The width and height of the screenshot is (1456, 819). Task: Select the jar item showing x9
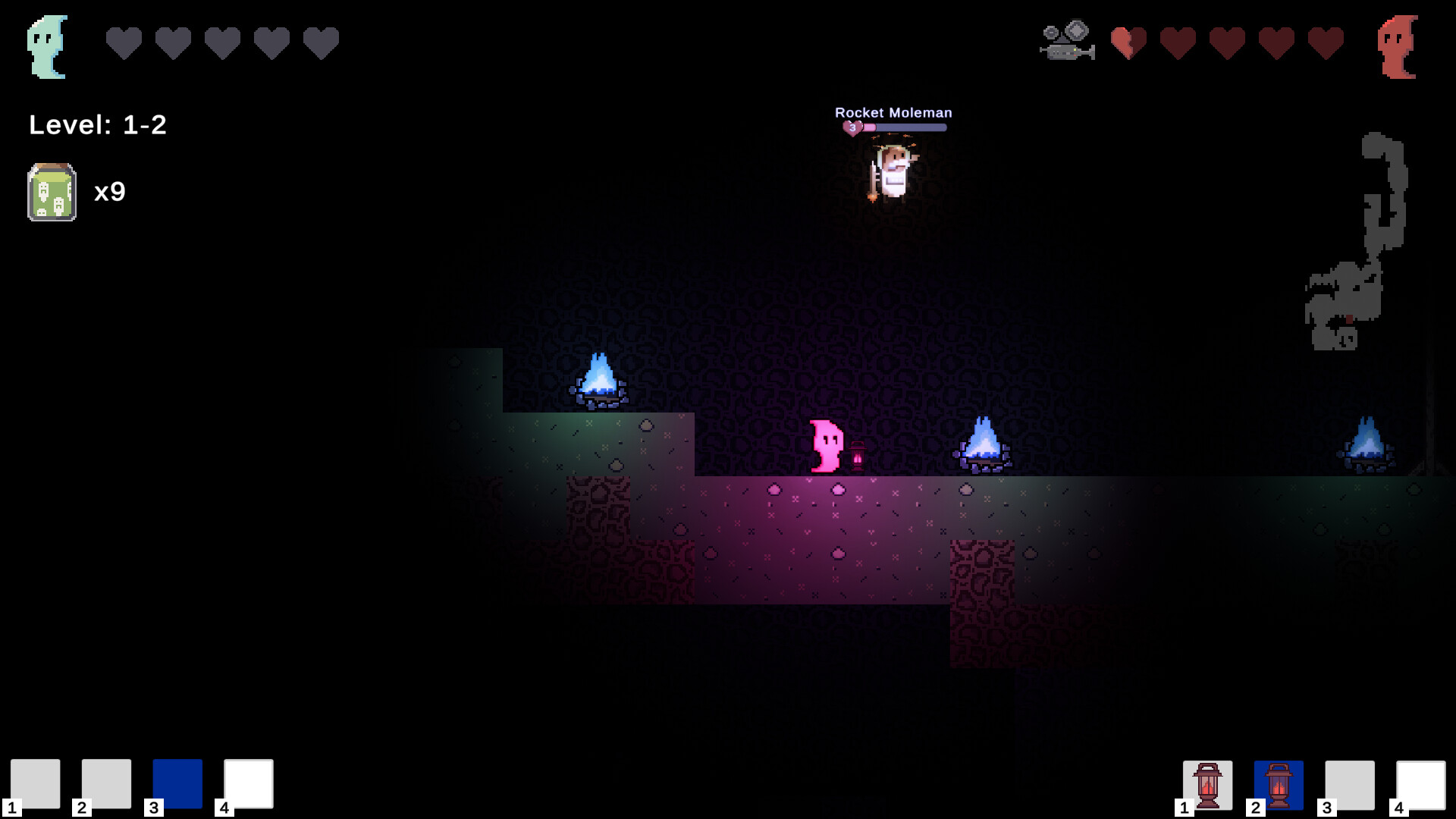pos(51,190)
